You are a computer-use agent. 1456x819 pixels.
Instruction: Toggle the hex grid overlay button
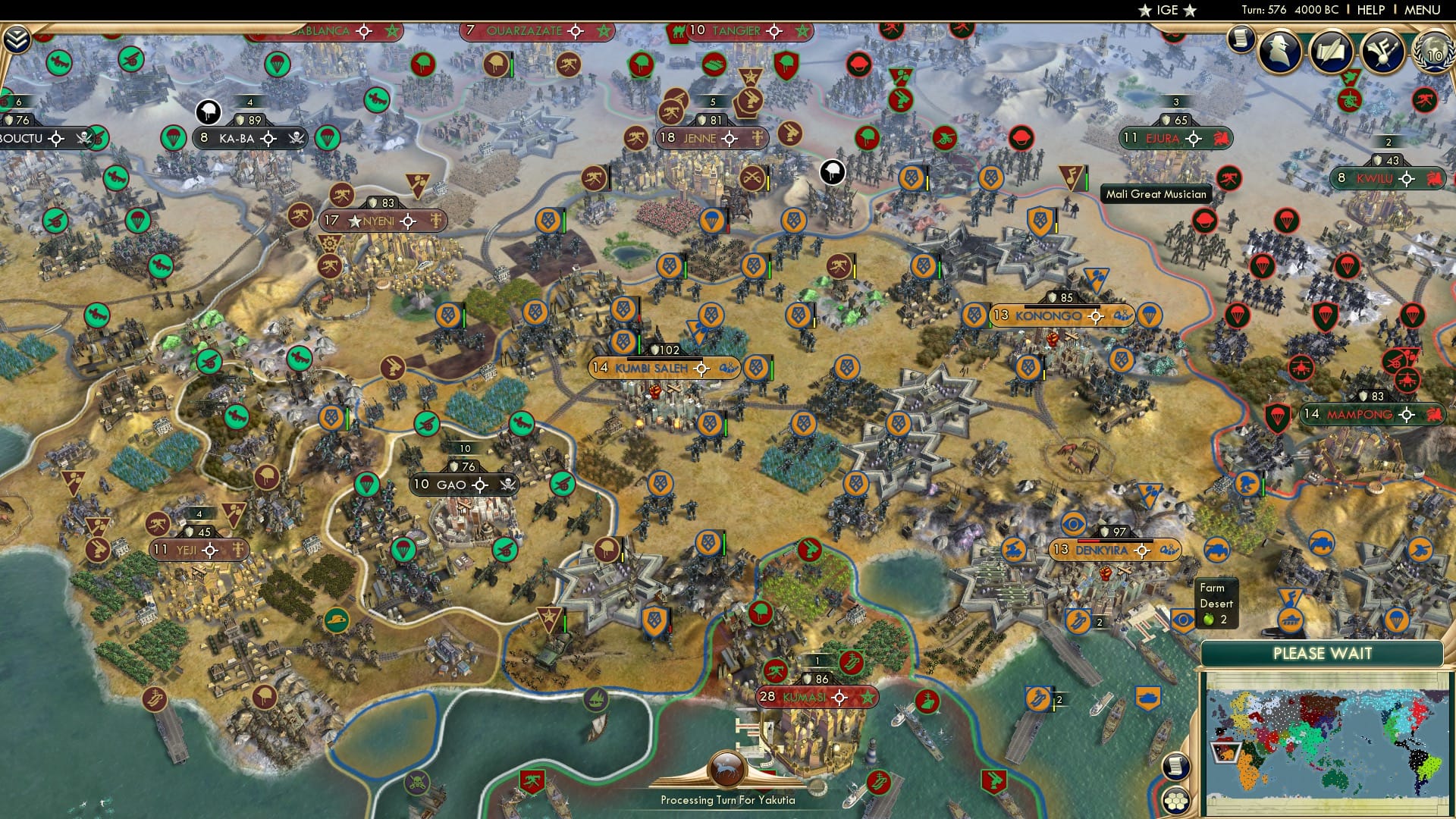click(x=1176, y=802)
